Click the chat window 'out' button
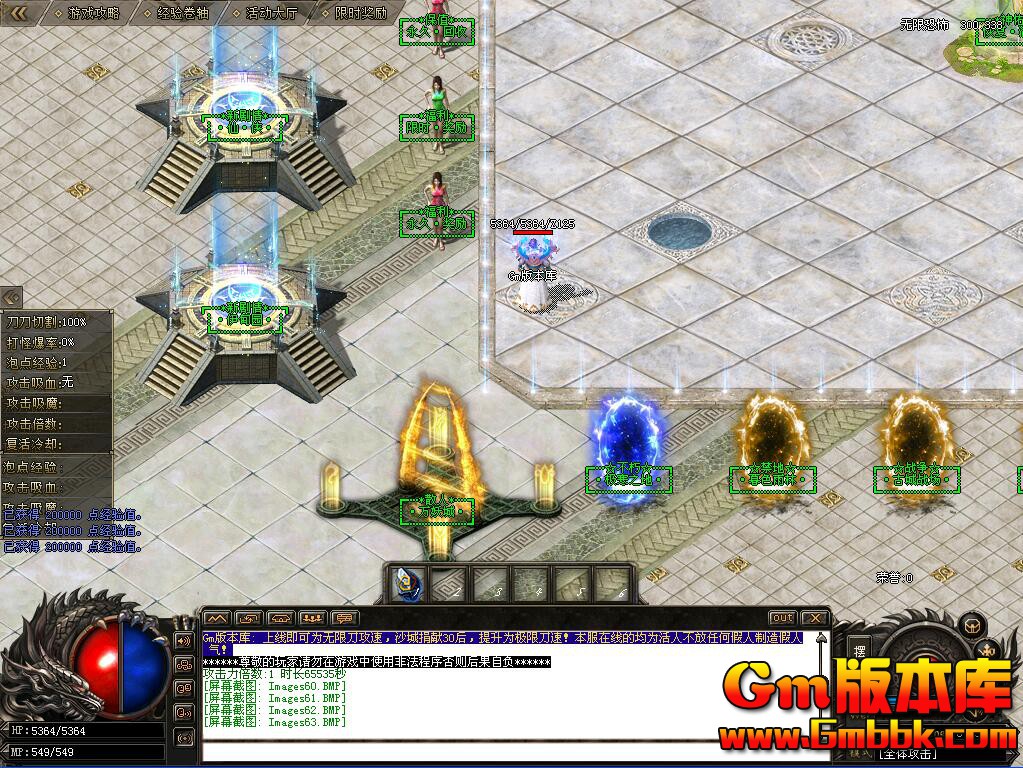Image resolution: width=1023 pixels, height=768 pixels. [x=782, y=618]
